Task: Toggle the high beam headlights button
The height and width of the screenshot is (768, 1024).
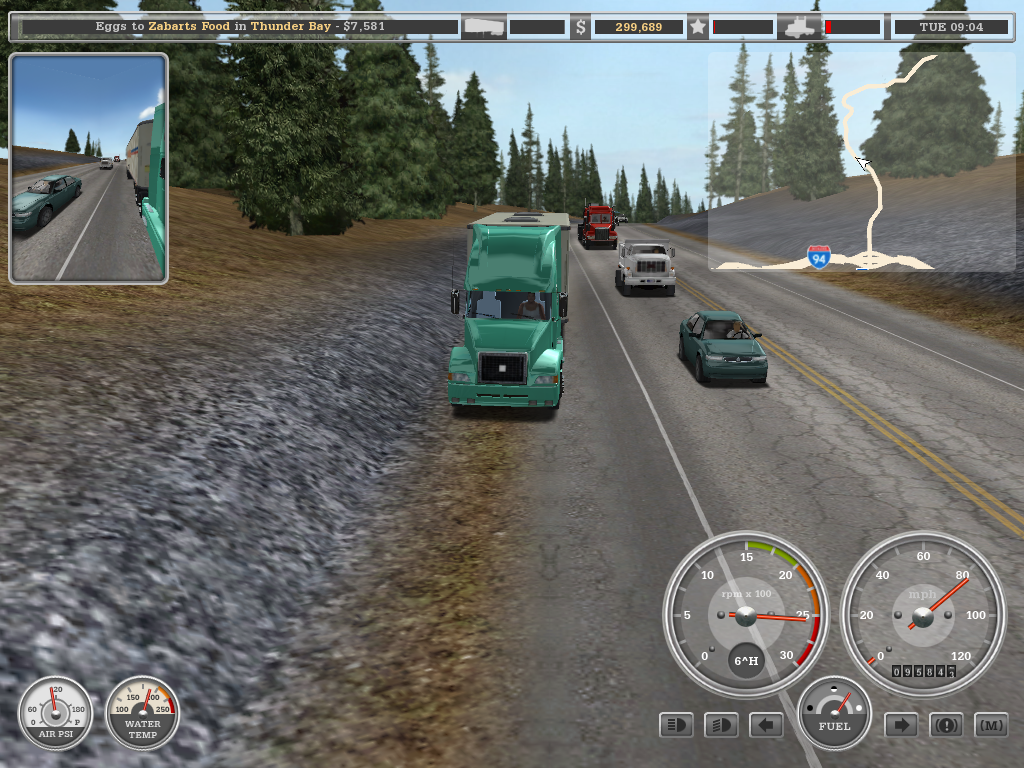Action: click(676, 725)
